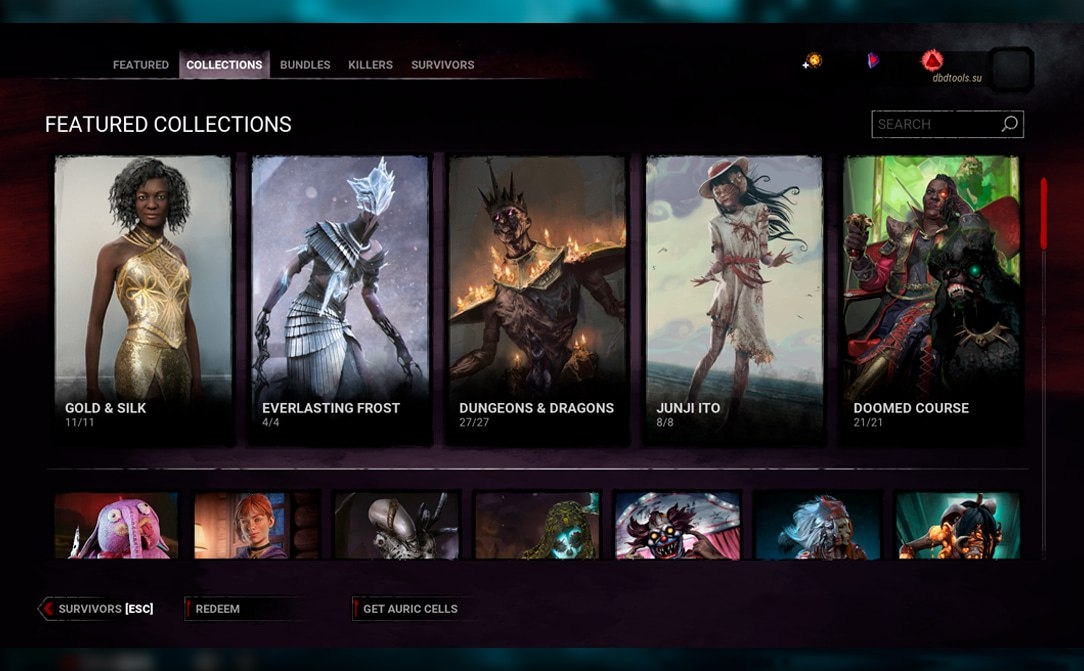The image size is (1084, 671).
Task: Open Get Auric Cells purchase
Action: click(x=410, y=609)
